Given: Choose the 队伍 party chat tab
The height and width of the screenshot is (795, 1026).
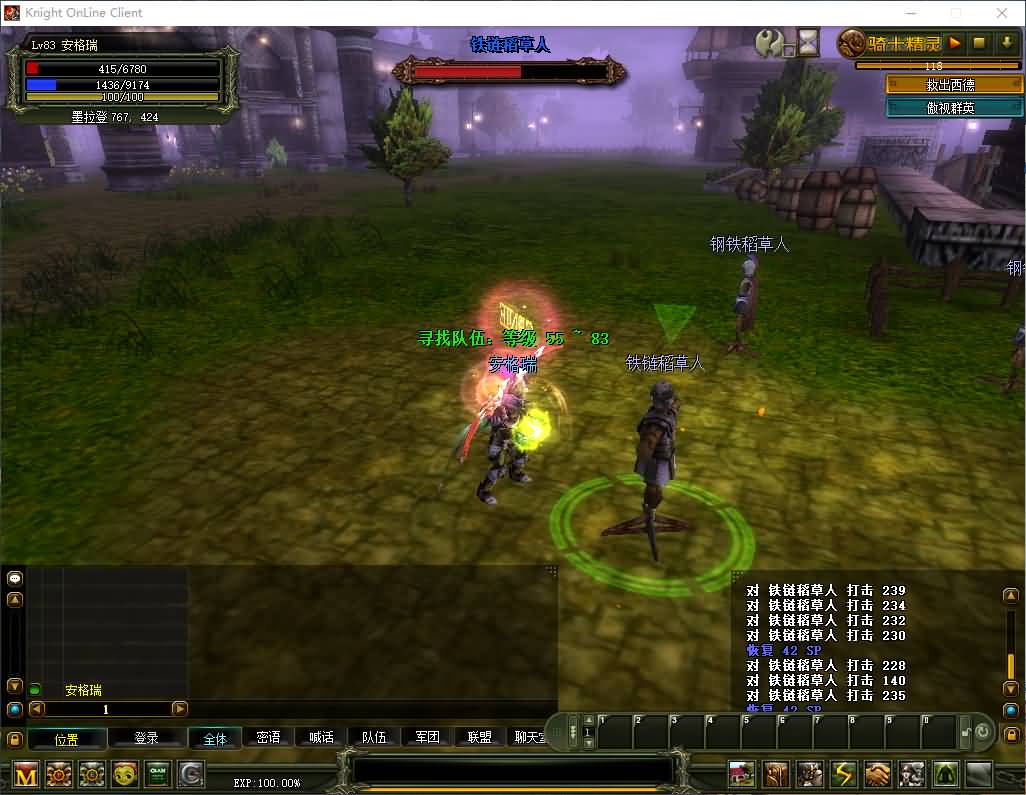Looking at the screenshot, I should point(375,738).
